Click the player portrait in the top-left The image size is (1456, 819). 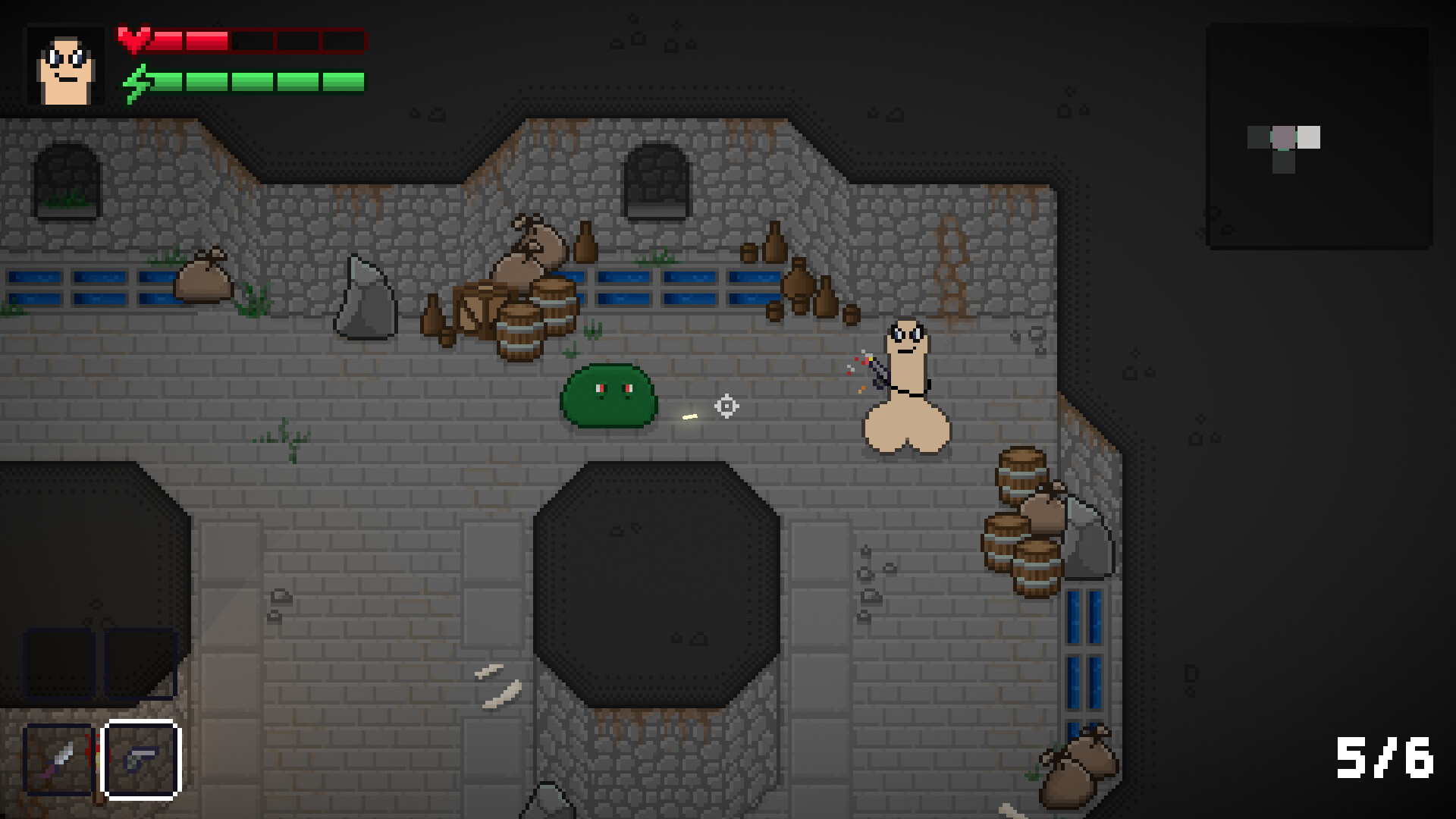[x=65, y=66]
